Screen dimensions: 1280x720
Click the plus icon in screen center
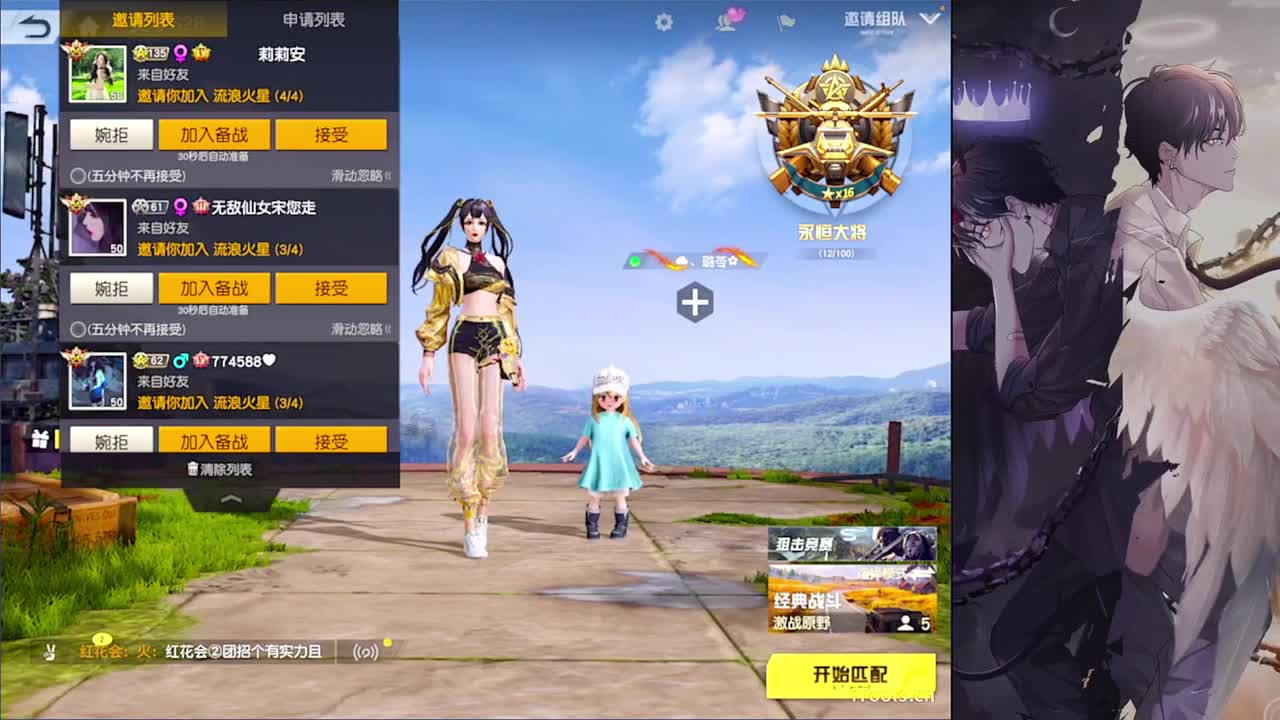pyautogui.click(x=694, y=301)
